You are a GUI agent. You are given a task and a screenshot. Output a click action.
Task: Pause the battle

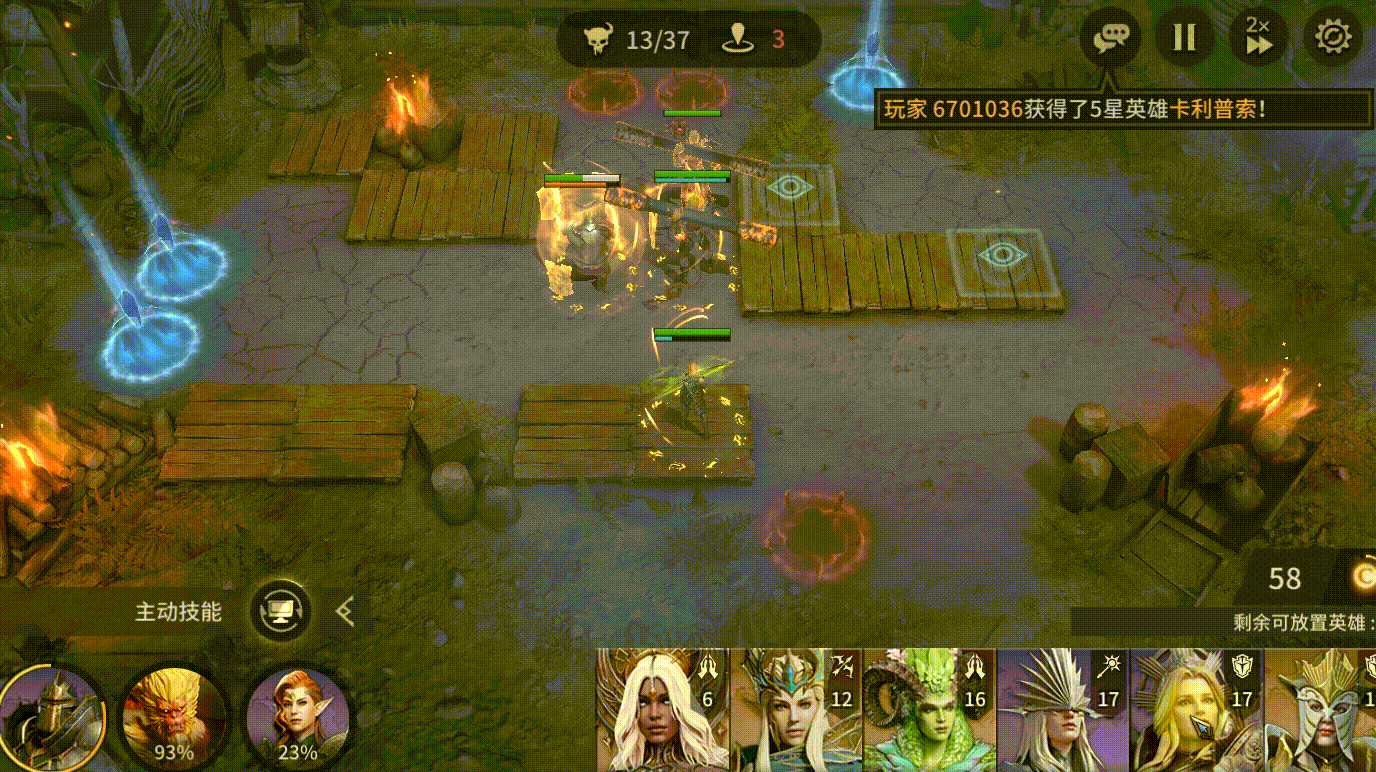click(1184, 38)
